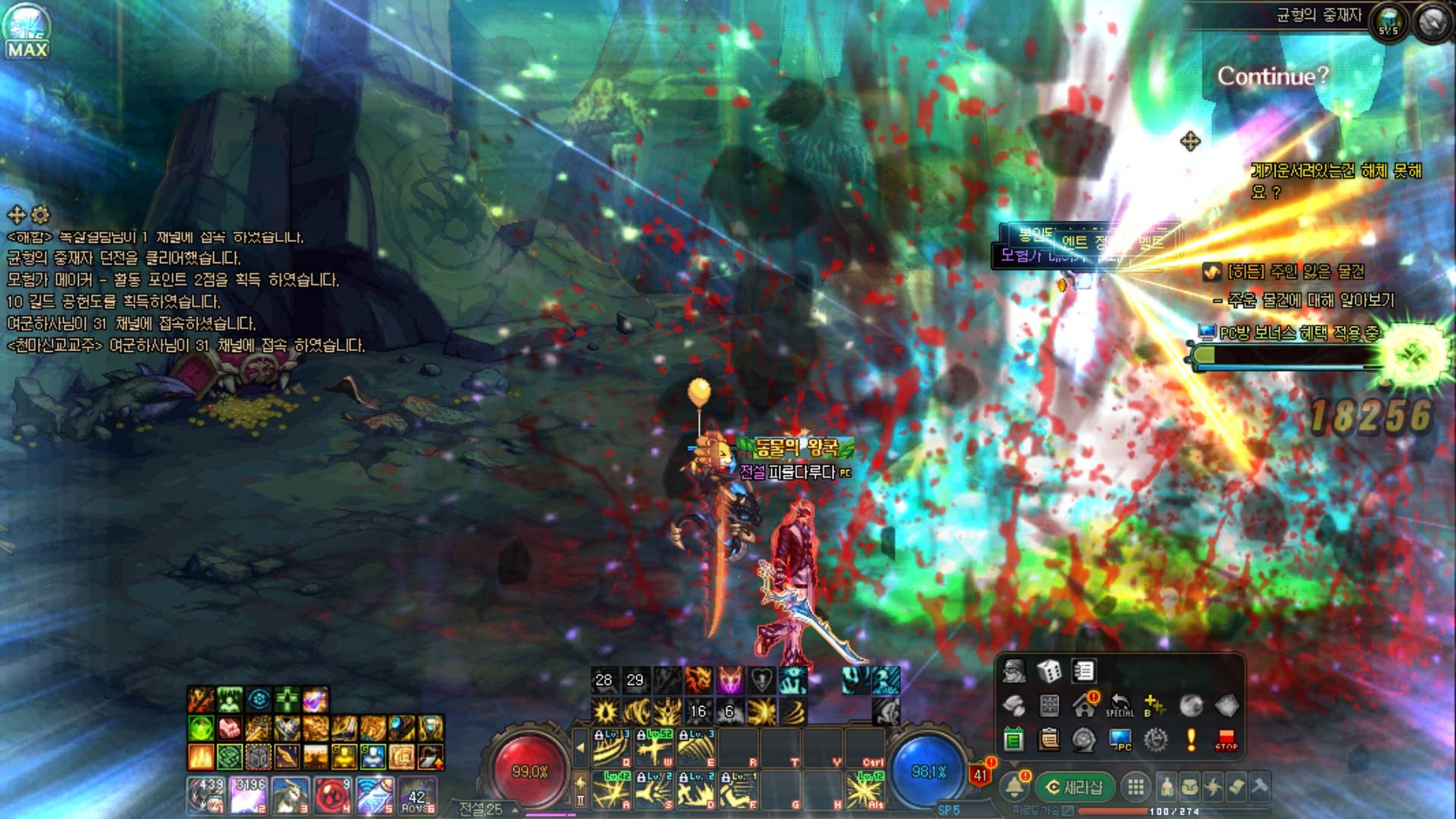Open the grid menu button

coord(1135,787)
